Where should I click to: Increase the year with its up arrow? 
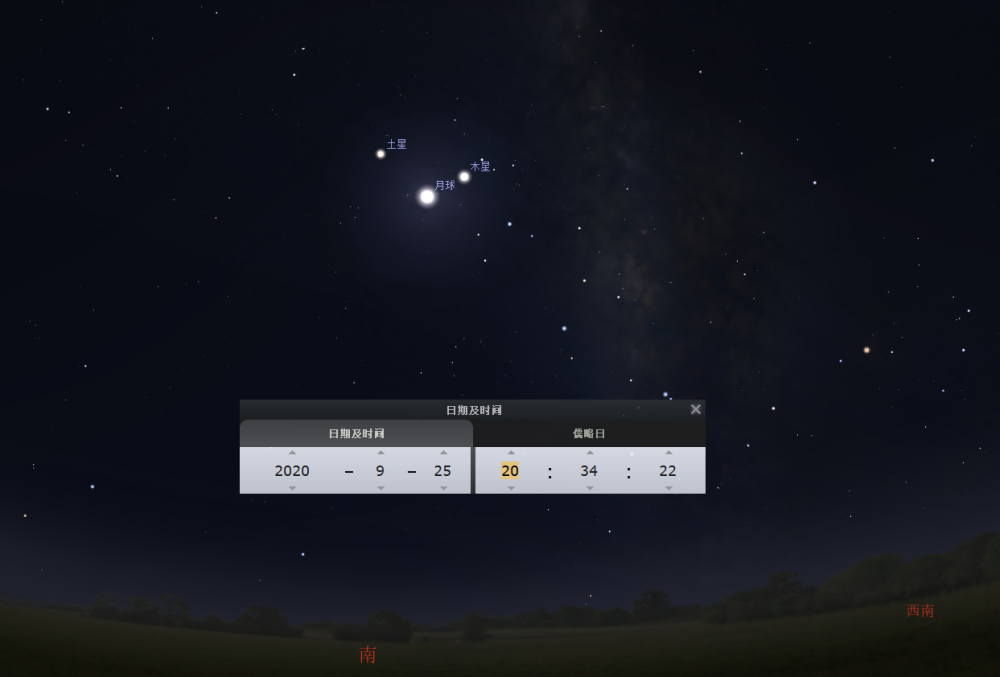[x=292, y=452]
